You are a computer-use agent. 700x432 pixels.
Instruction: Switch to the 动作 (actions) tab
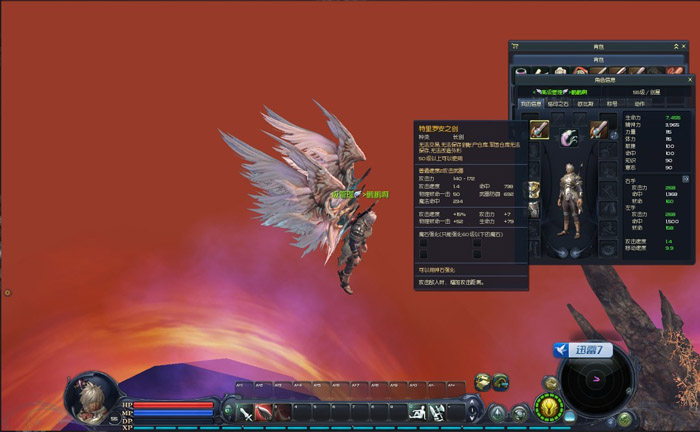pos(638,102)
